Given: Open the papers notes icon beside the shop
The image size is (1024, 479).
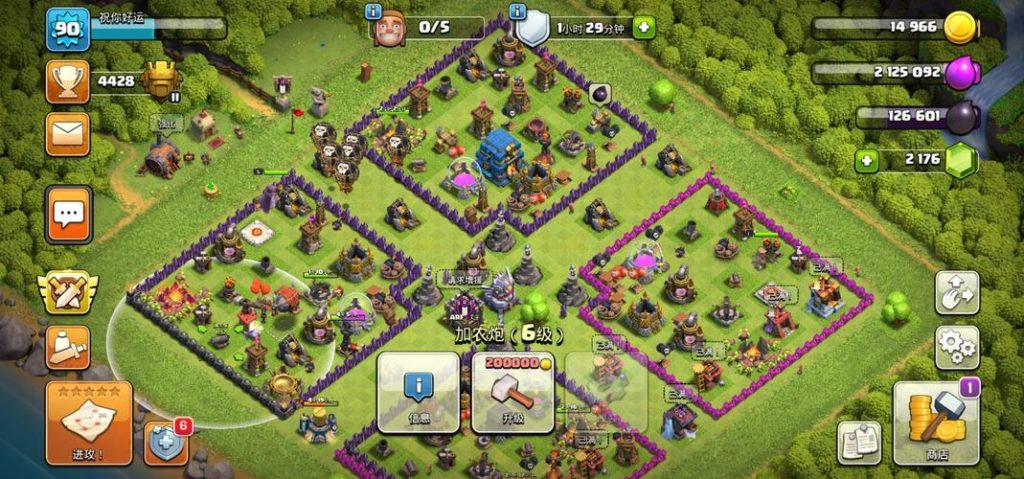Looking at the screenshot, I should pos(857,443).
